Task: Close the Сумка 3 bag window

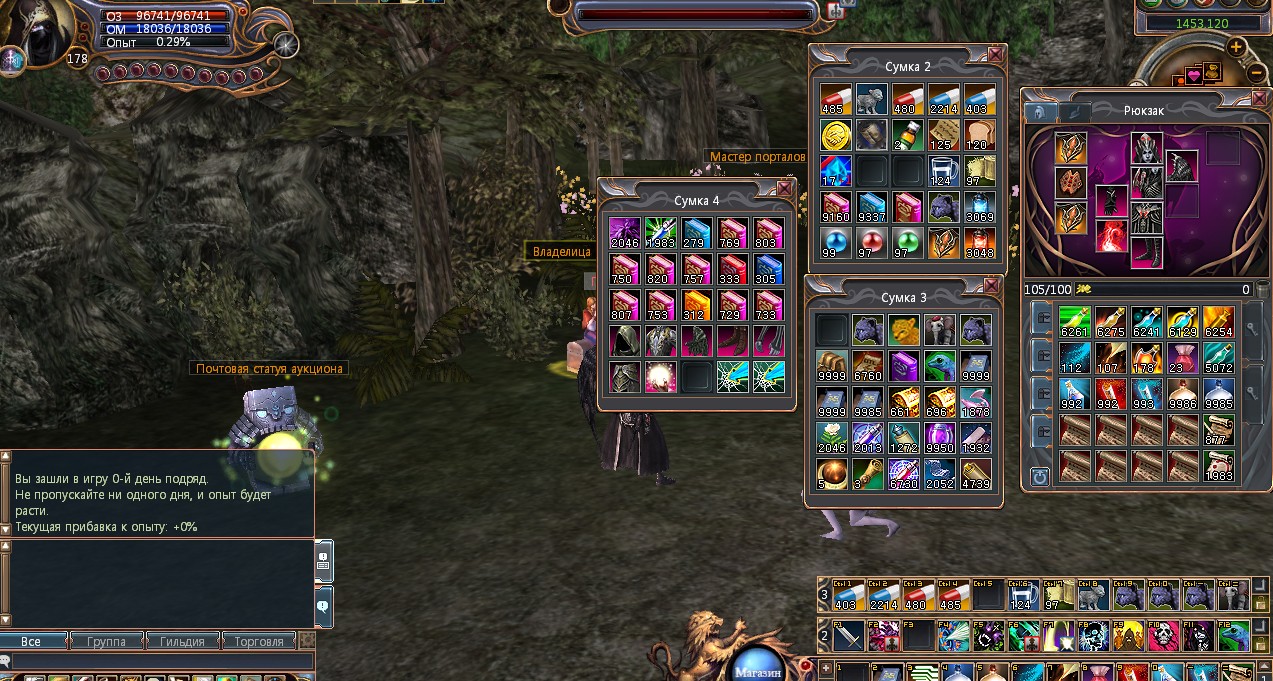Action: (991, 286)
